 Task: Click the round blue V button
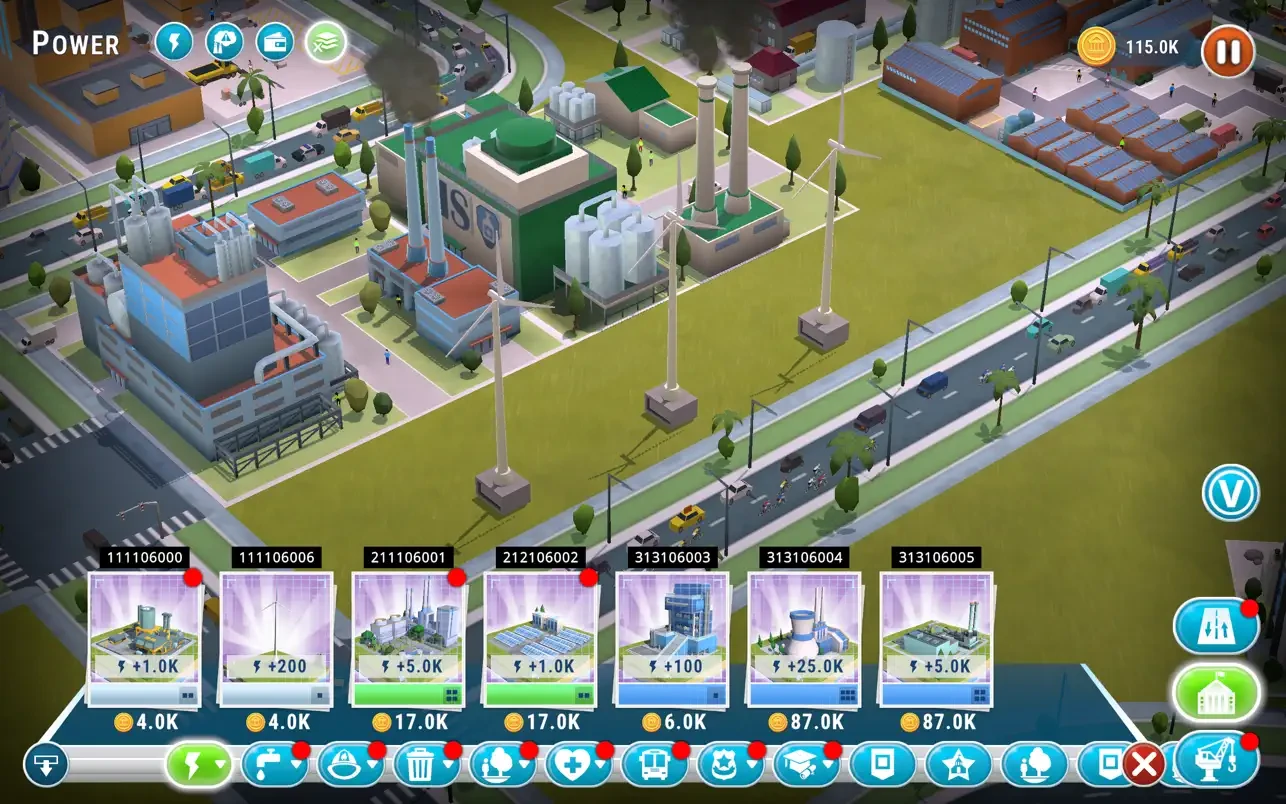[1230, 493]
